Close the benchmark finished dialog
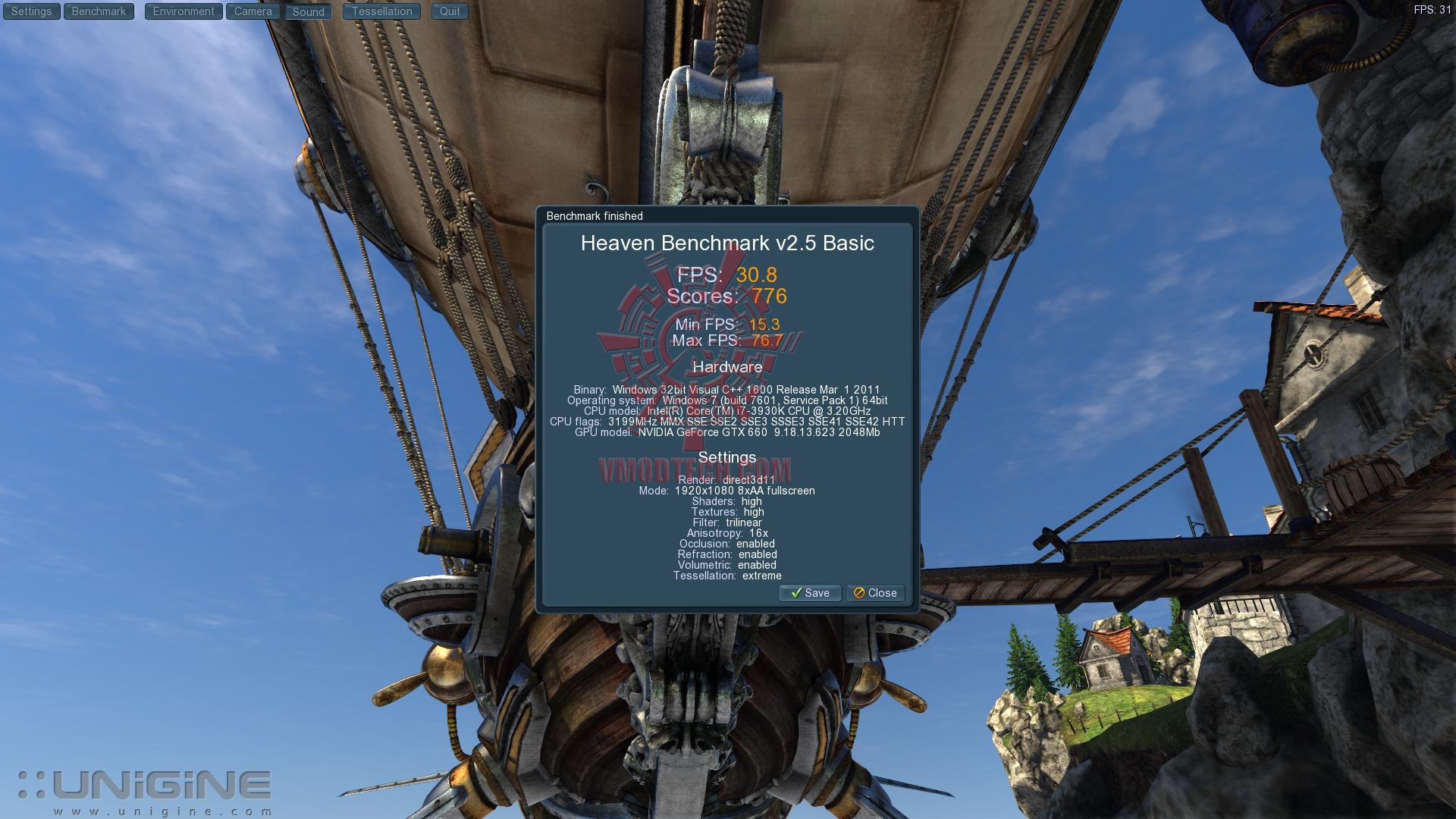 [x=875, y=593]
